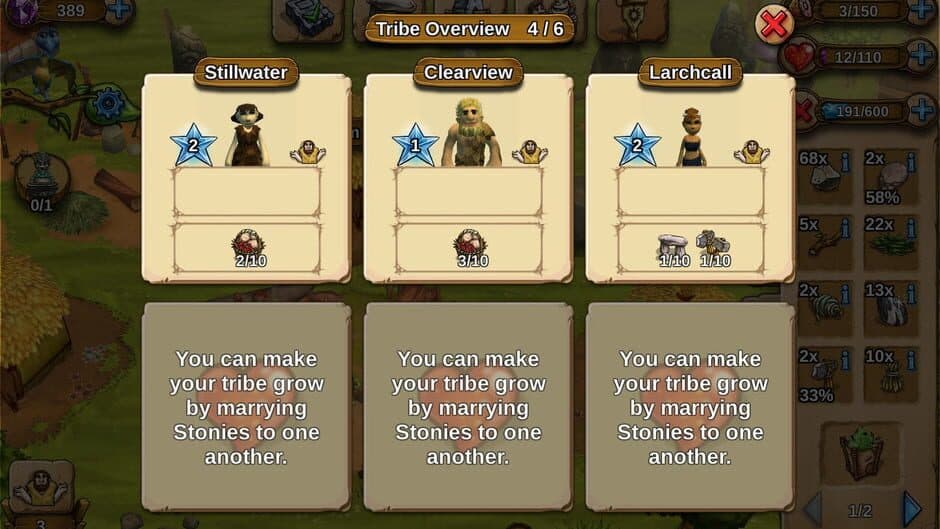Add more purple gems with the plus button

[118, 11]
